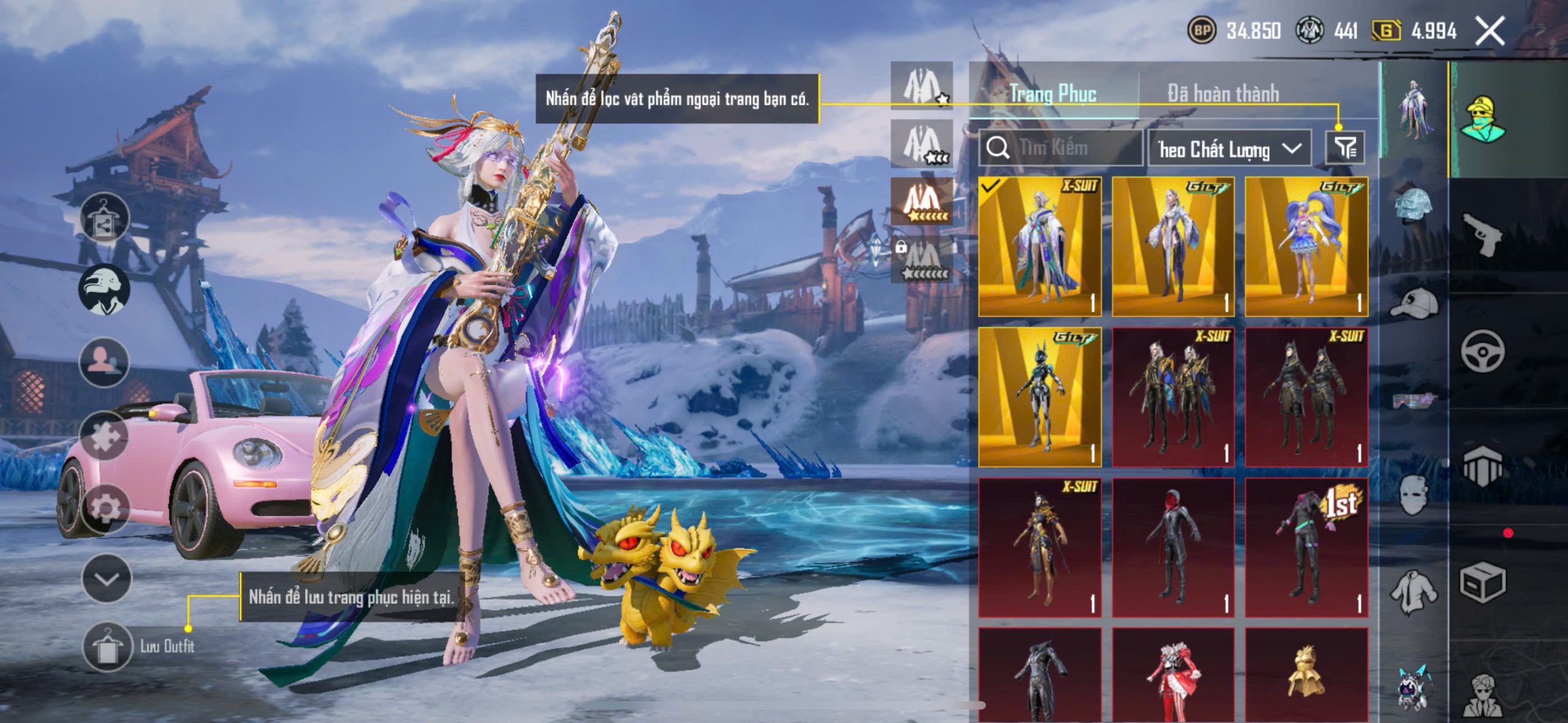Toggle the owned-items filter funnel button
1568x723 pixels.
[x=1344, y=148]
